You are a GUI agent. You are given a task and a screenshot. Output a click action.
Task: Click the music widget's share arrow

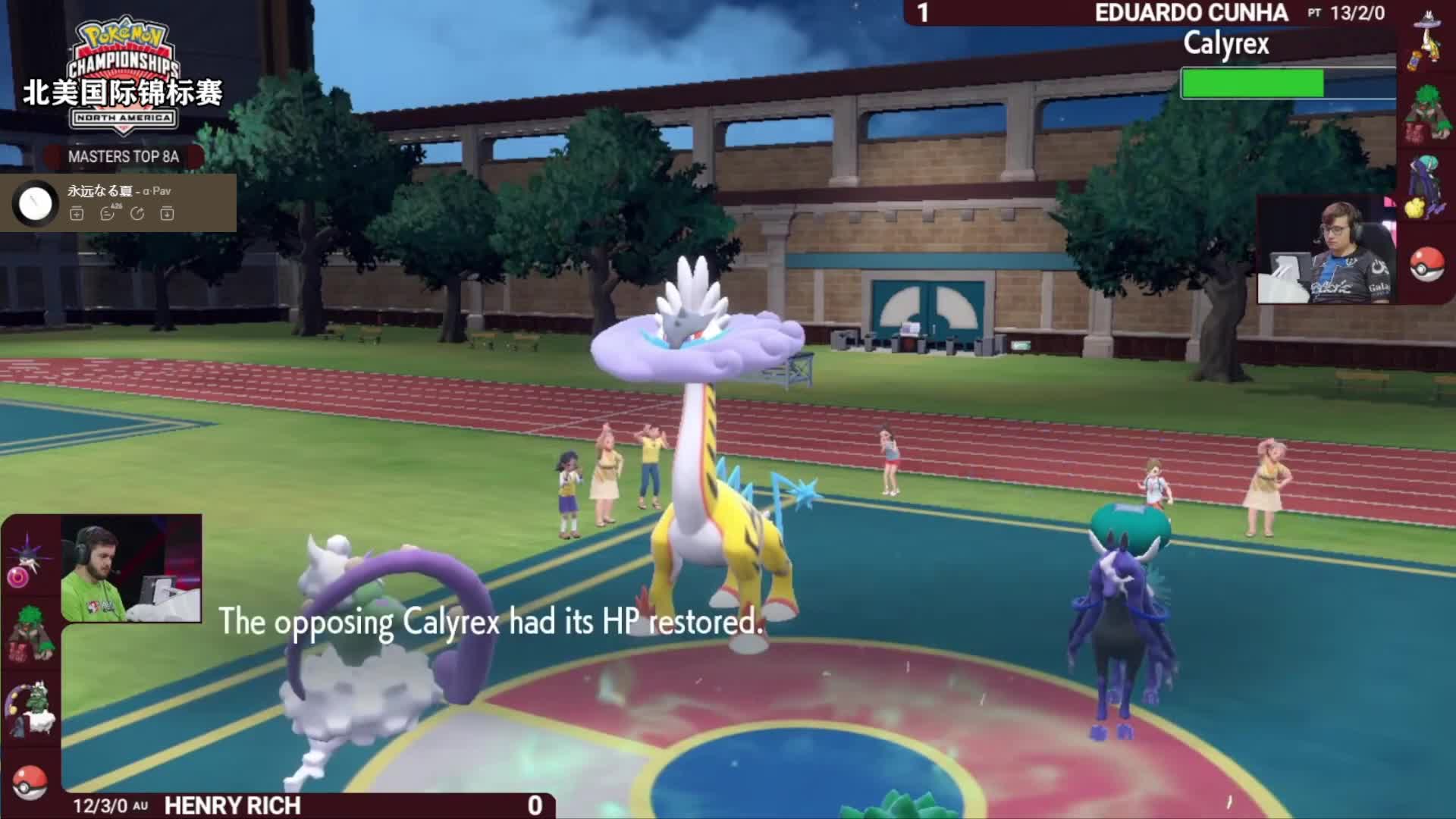pos(137,214)
